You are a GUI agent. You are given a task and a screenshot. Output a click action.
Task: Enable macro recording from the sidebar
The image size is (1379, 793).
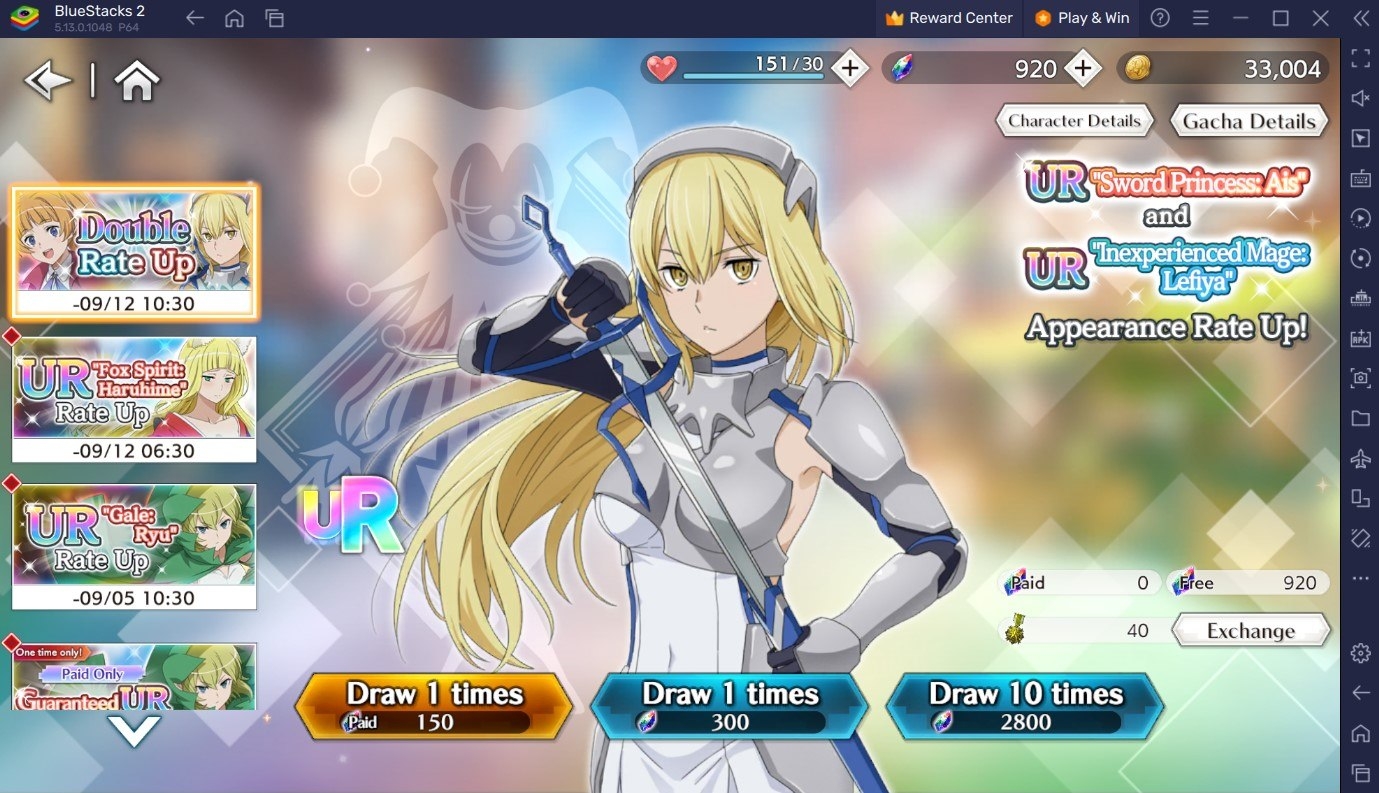(1360, 218)
